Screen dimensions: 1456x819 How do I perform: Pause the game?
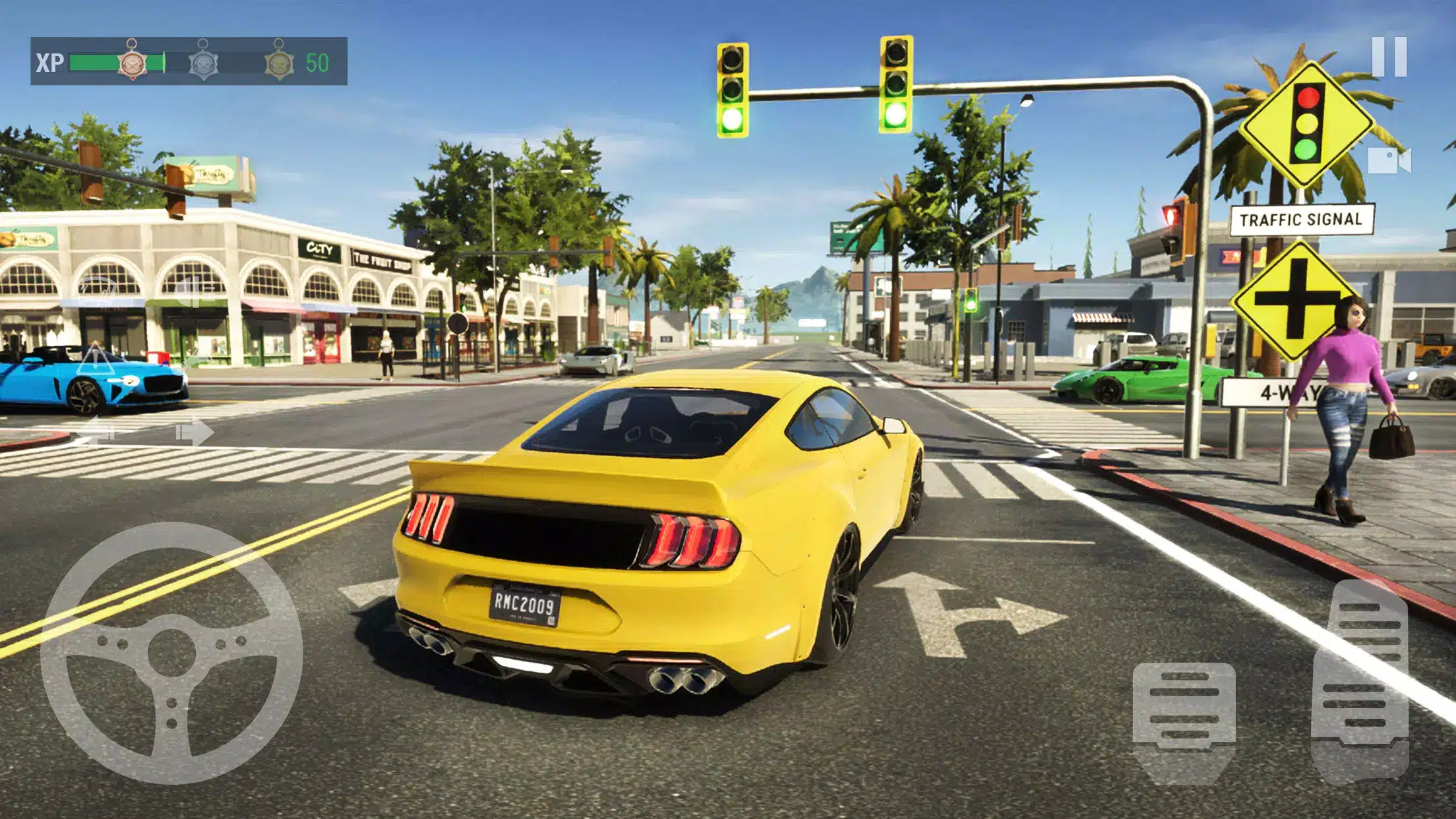1389,57
